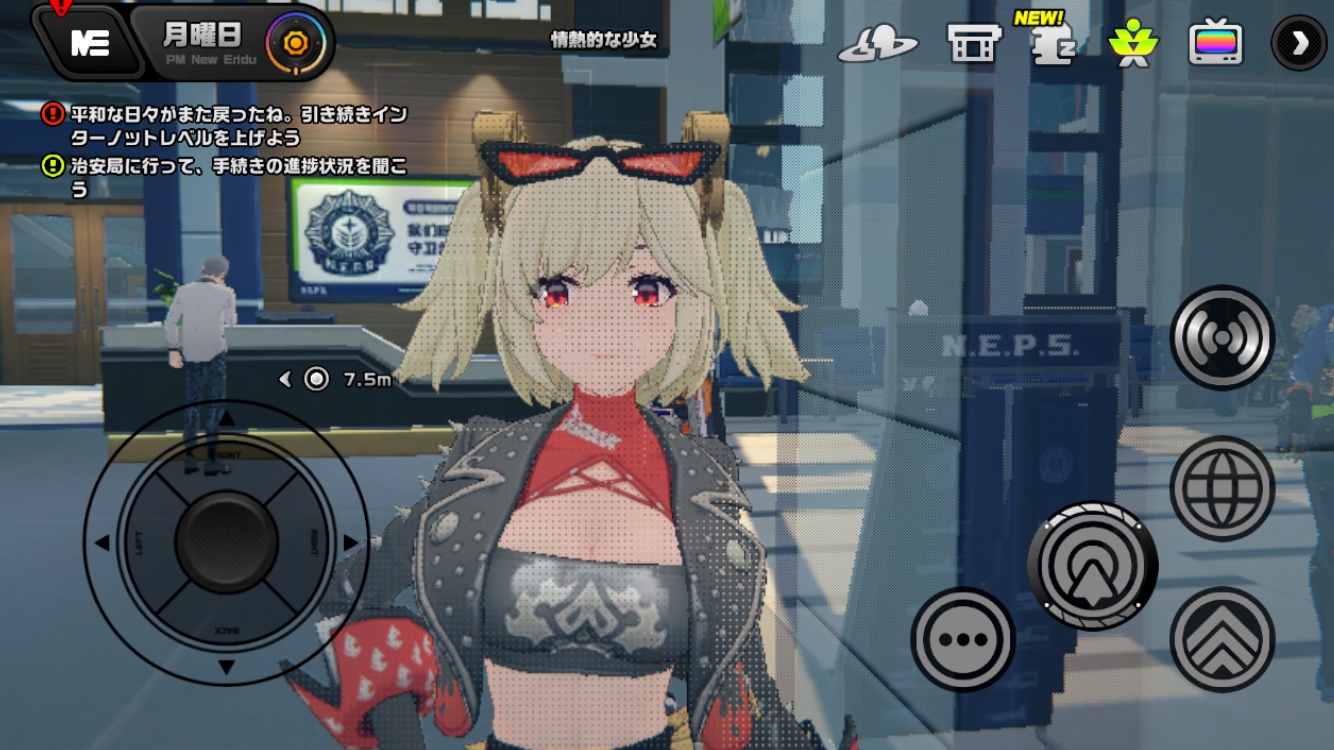Select the yellow side quest objective text
1334x750 pixels.
[x=238, y=177]
